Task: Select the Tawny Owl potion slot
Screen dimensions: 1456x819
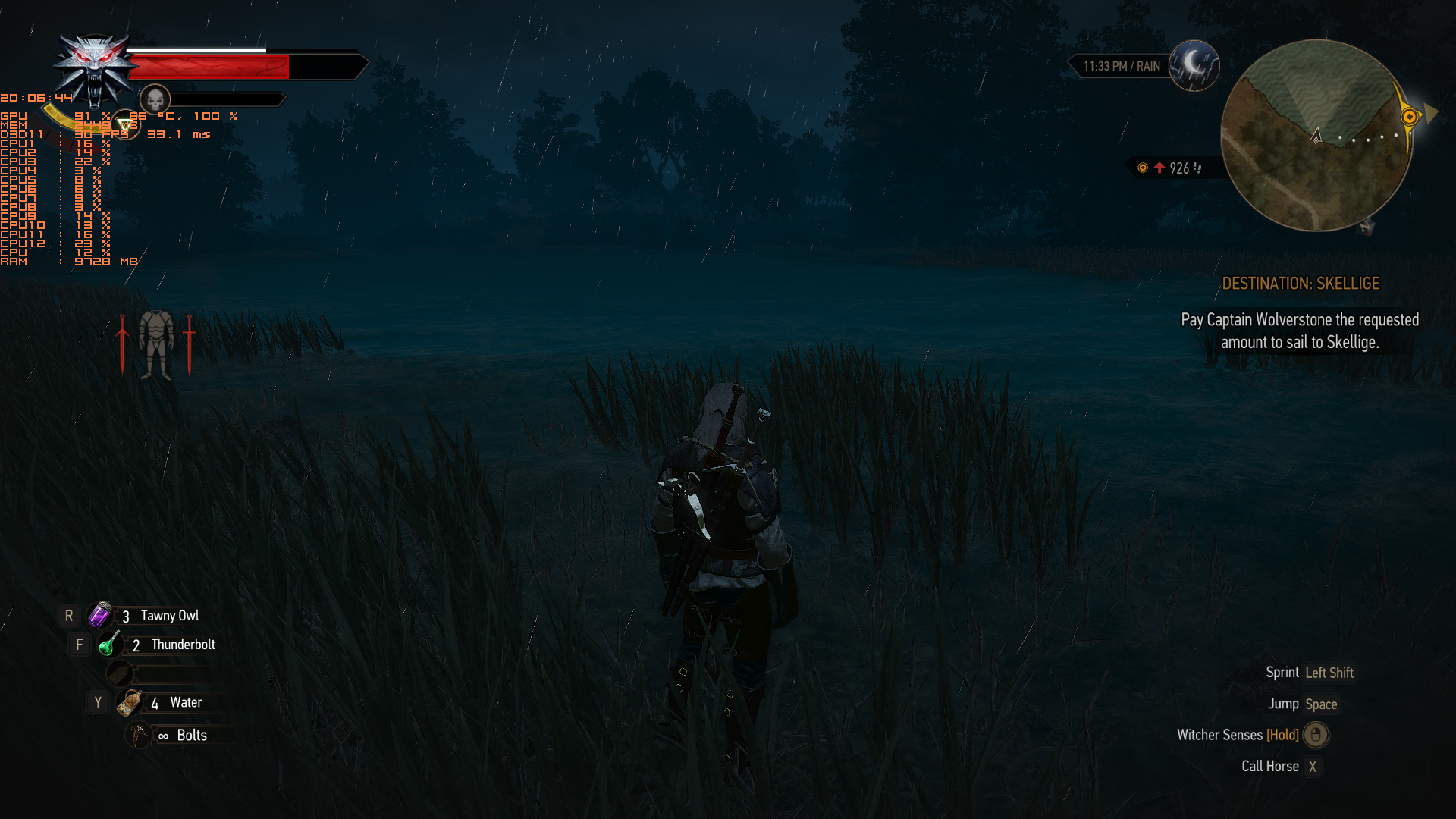Action: pos(100,615)
